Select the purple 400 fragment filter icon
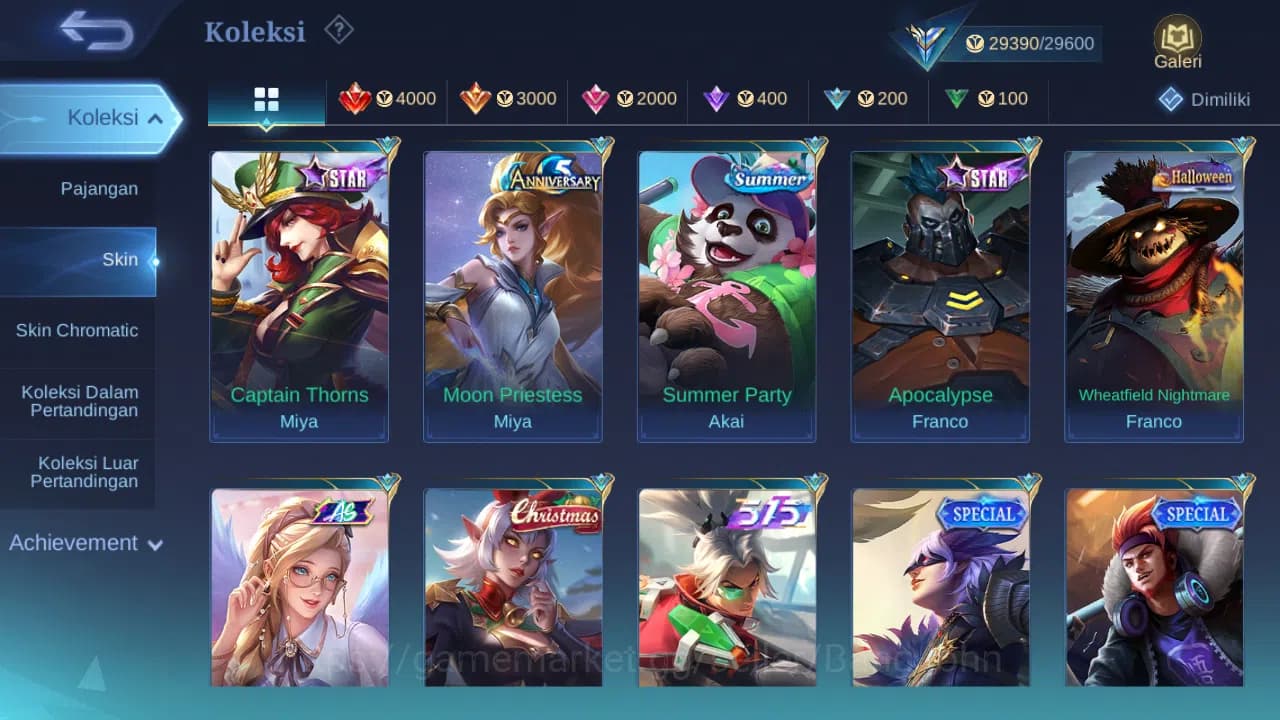 (716, 99)
